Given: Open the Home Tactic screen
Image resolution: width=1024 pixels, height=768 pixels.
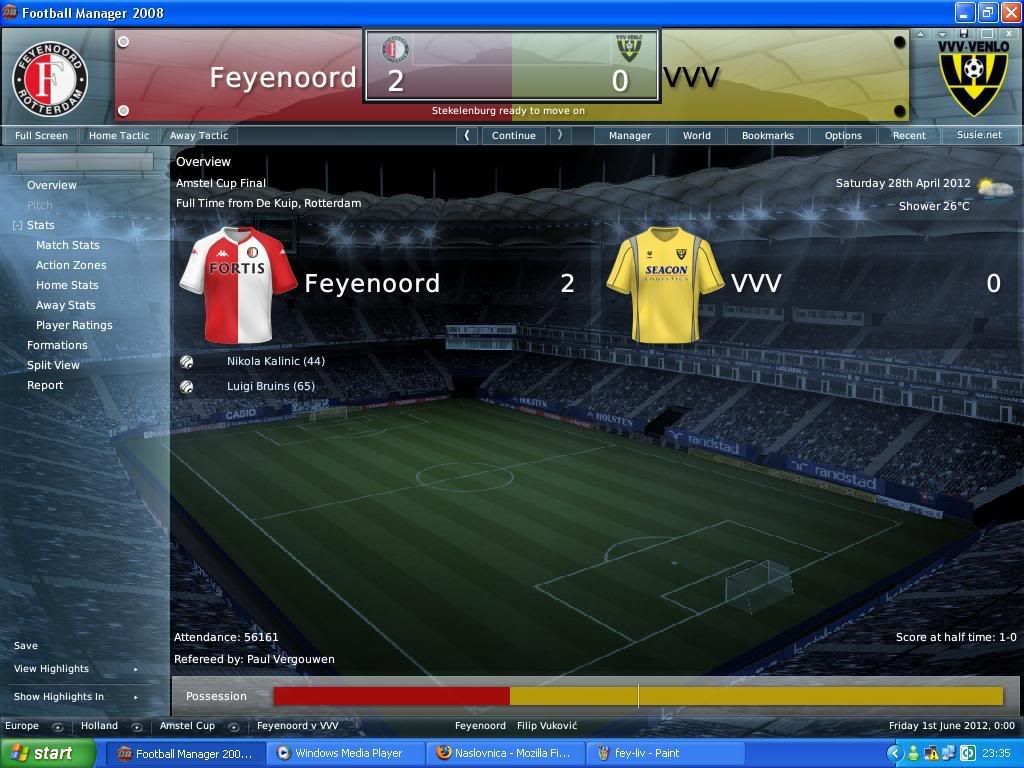Looking at the screenshot, I should (x=118, y=135).
